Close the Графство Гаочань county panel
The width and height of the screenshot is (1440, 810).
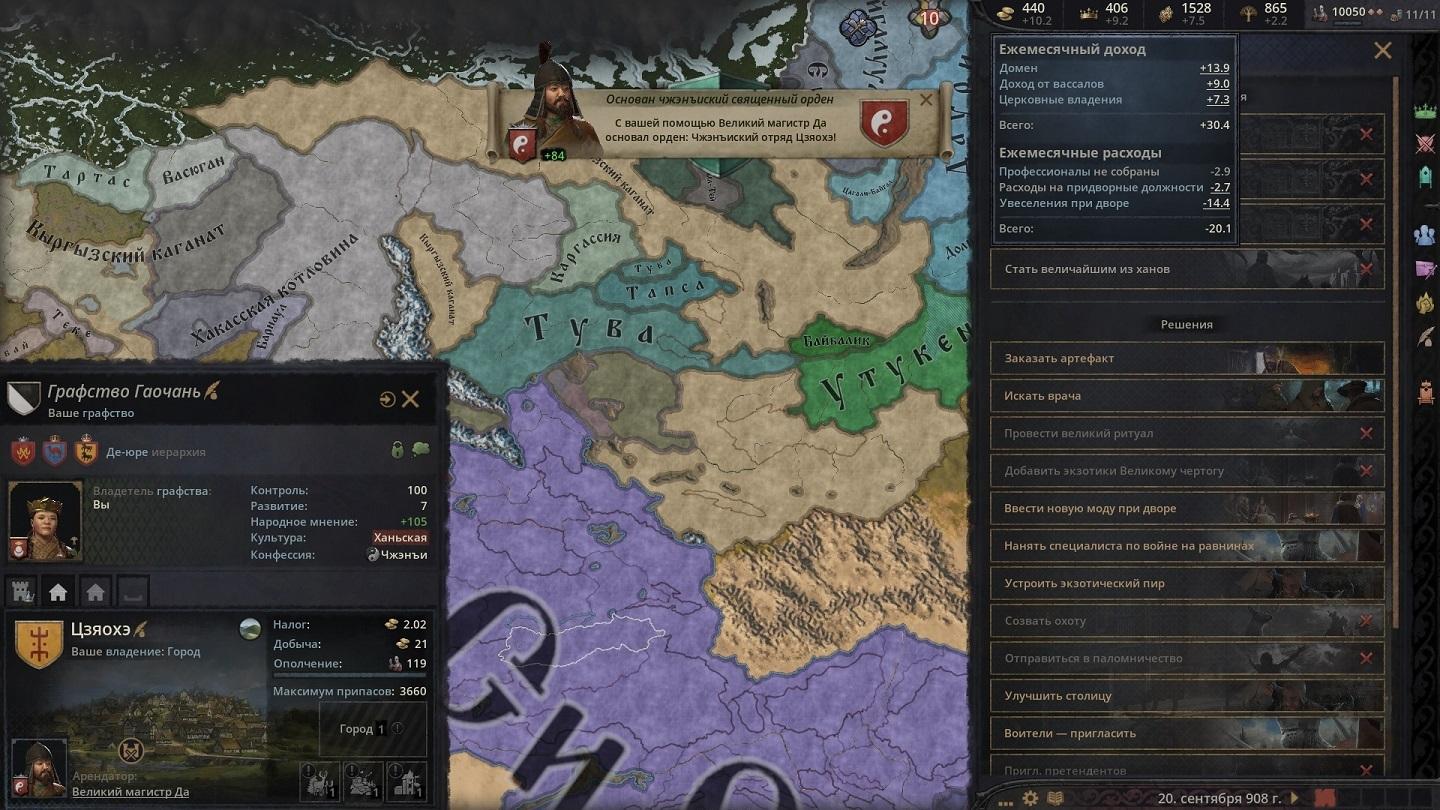(410, 400)
